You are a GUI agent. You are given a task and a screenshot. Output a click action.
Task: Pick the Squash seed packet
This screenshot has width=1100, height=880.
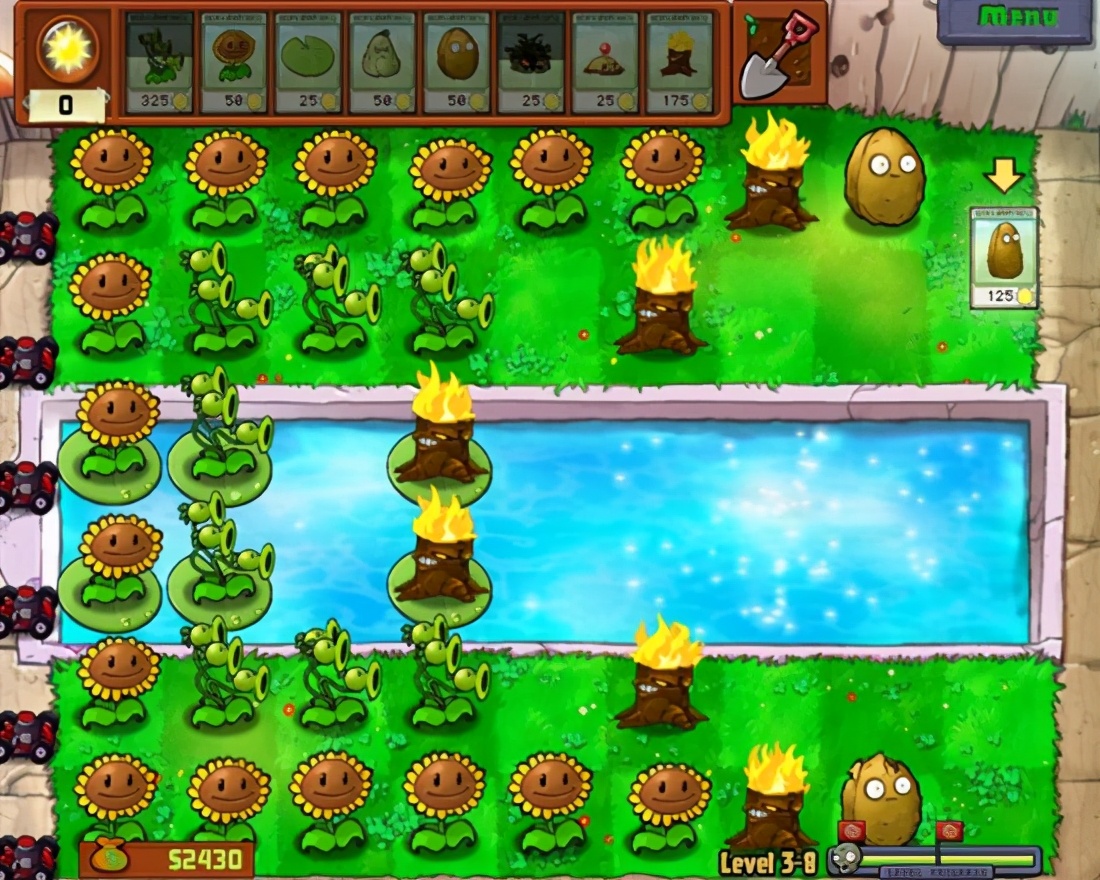point(382,62)
